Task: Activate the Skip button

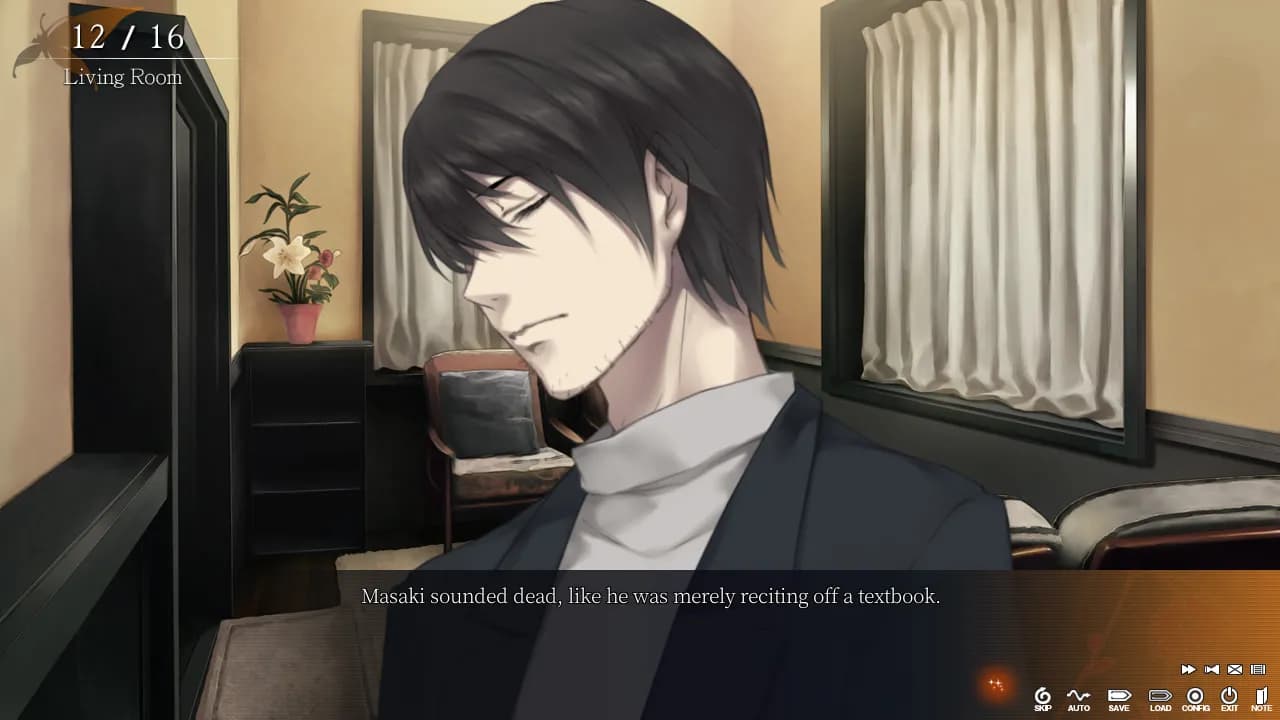Action: click(1043, 697)
